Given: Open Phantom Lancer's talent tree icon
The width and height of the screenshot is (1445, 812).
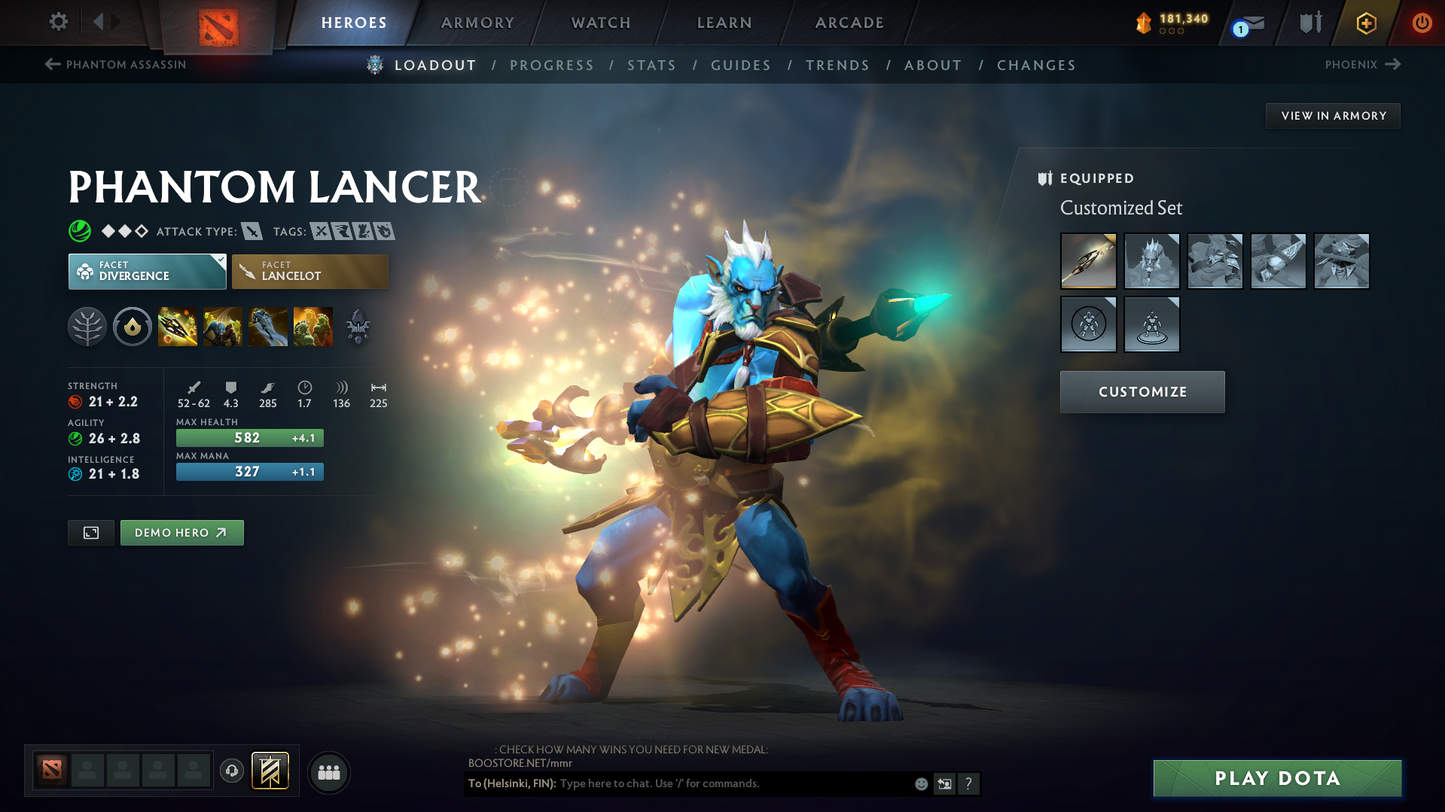Looking at the screenshot, I should (87, 327).
